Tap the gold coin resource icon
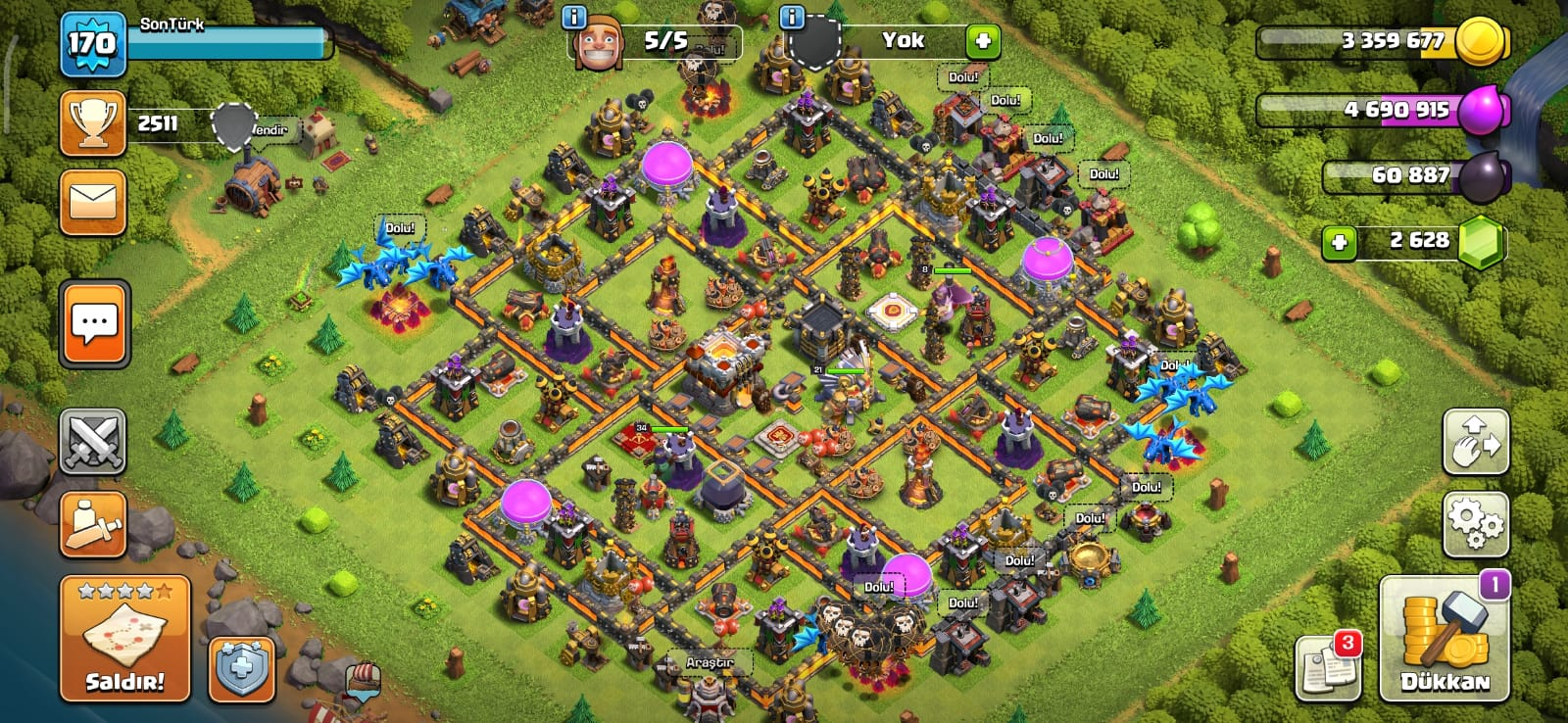This screenshot has width=1568, height=723. 1482,41
